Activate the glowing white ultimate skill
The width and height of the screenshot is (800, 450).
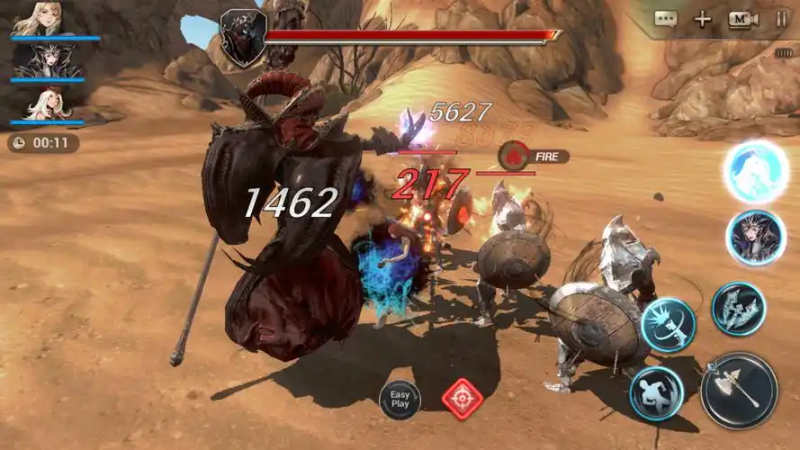[755, 171]
